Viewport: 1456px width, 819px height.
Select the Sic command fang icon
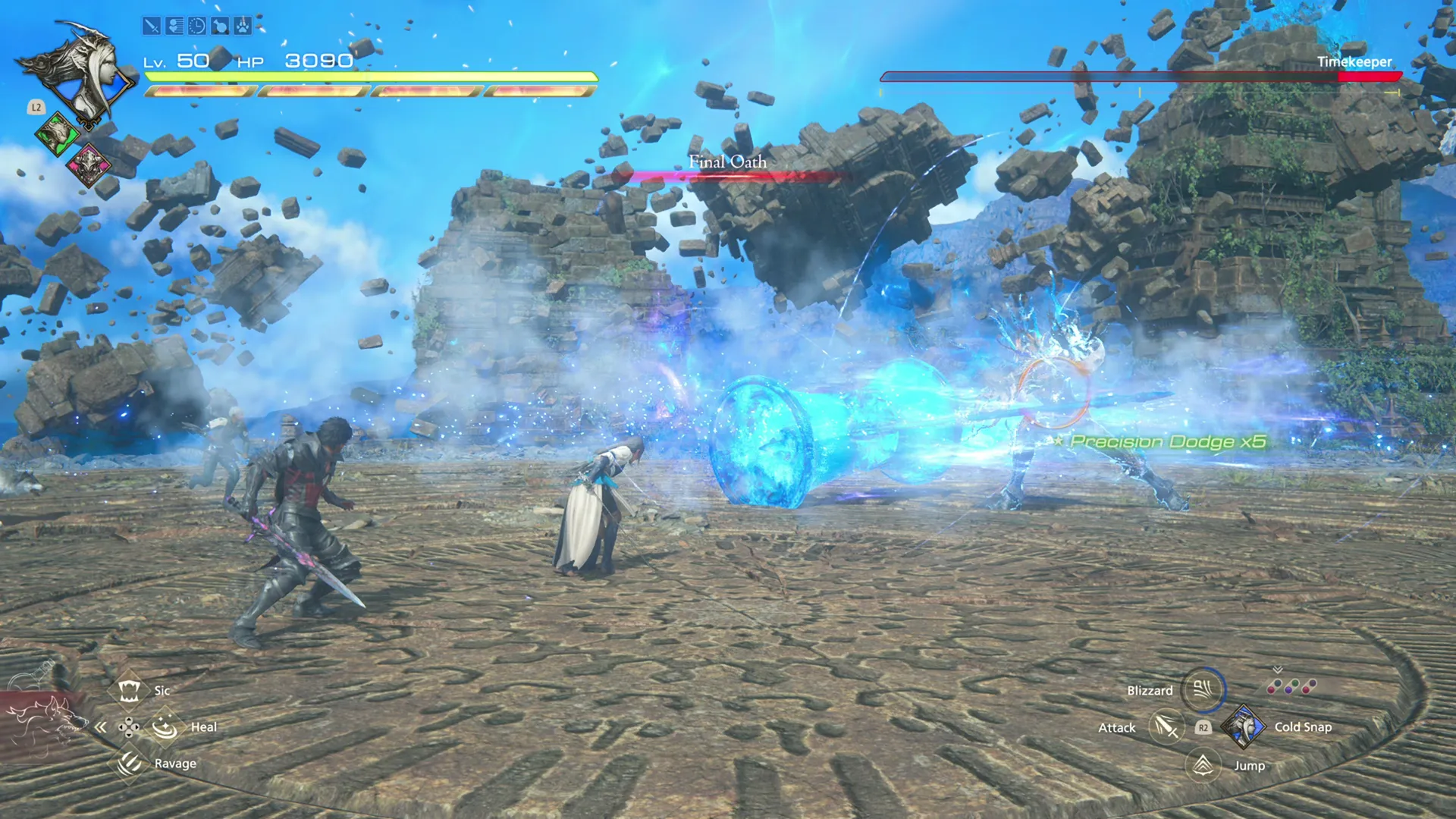coord(130,690)
